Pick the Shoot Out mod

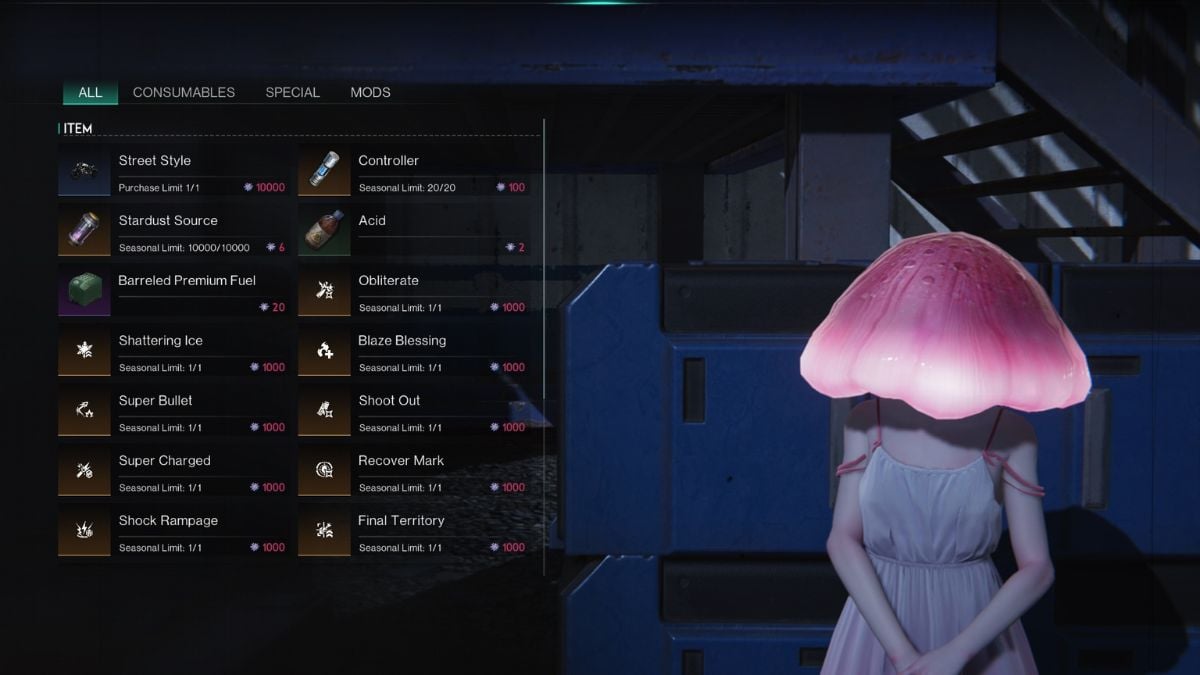[x=413, y=411]
